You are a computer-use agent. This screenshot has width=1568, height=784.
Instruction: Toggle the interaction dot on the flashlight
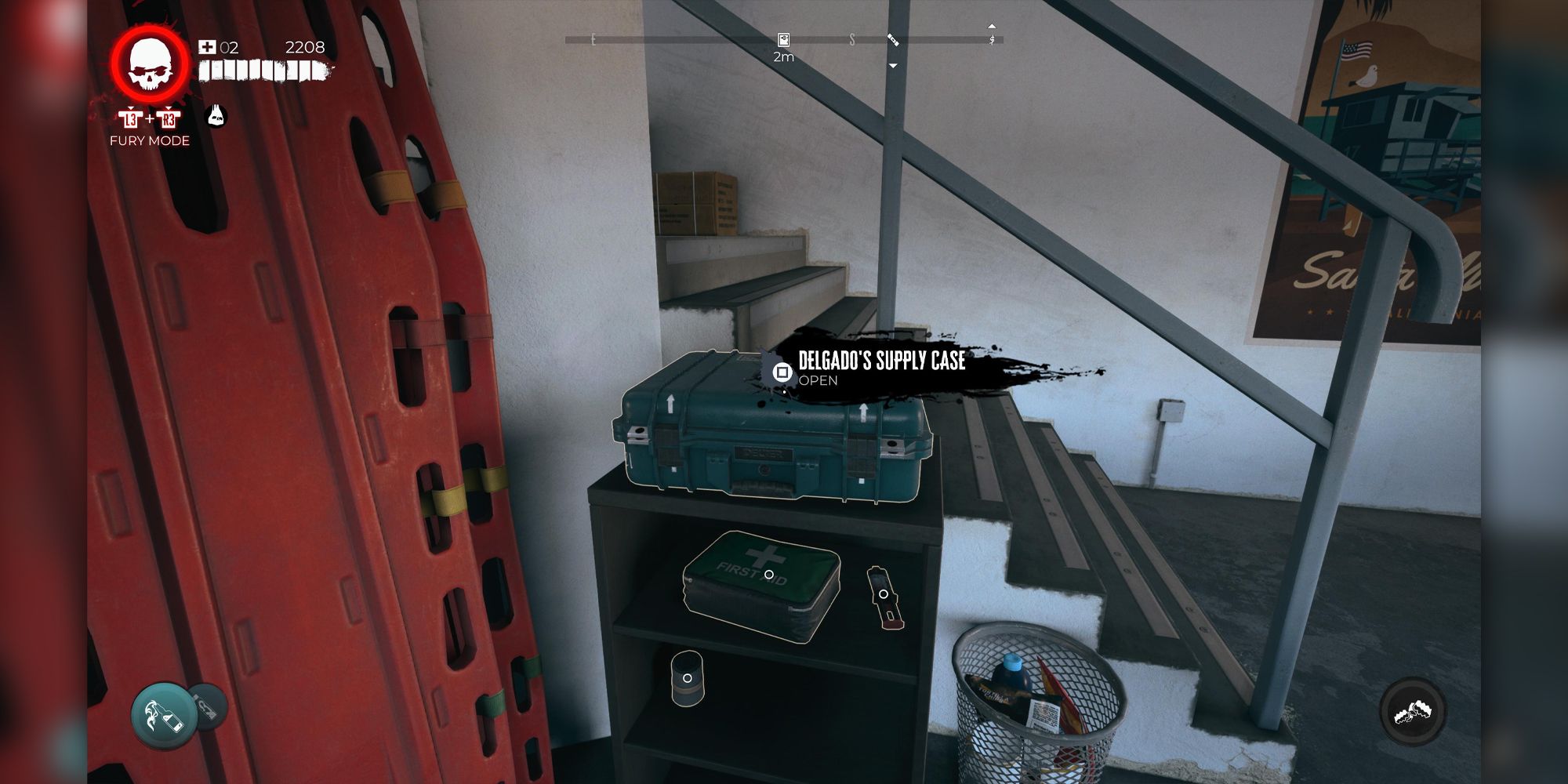click(x=884, y=595)
